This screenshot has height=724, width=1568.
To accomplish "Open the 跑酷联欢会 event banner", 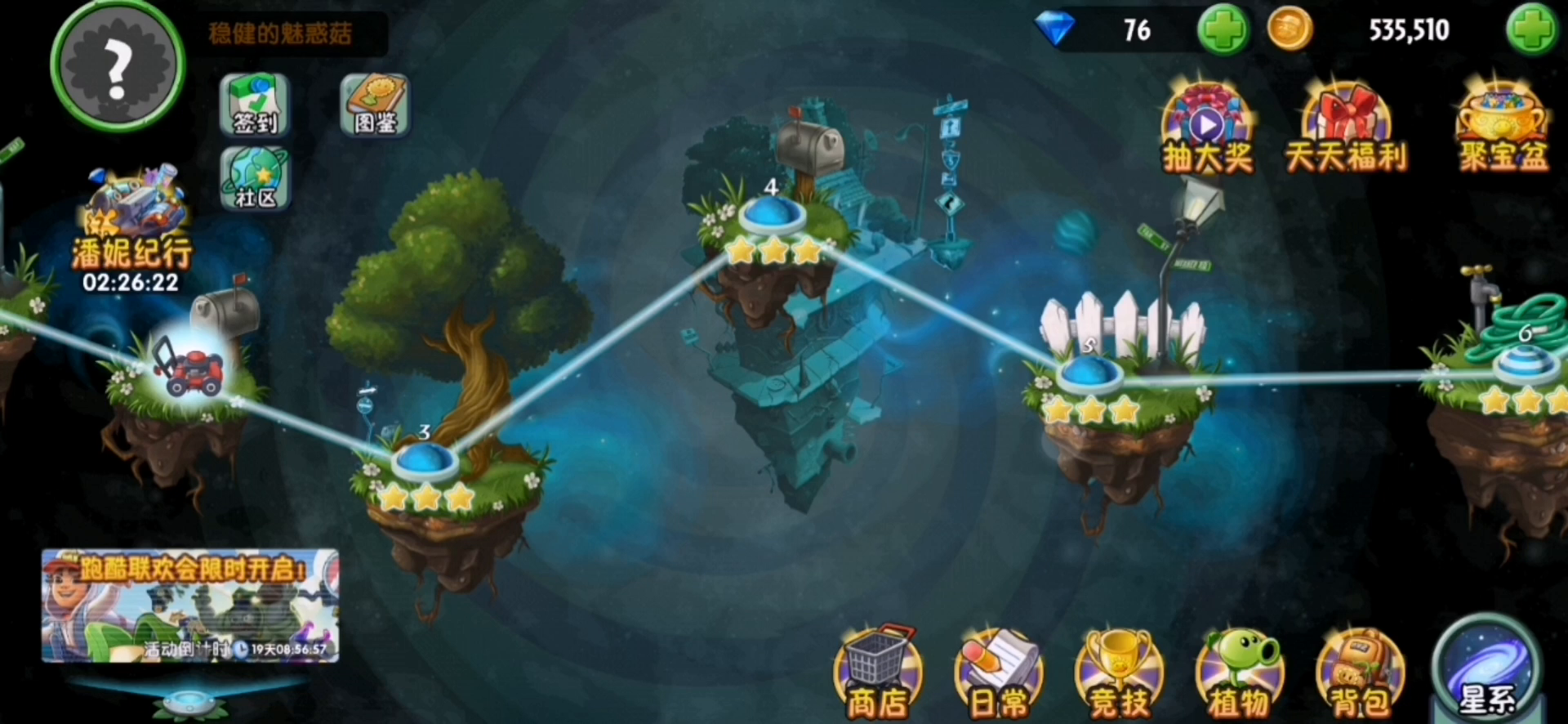I will 190,605.
